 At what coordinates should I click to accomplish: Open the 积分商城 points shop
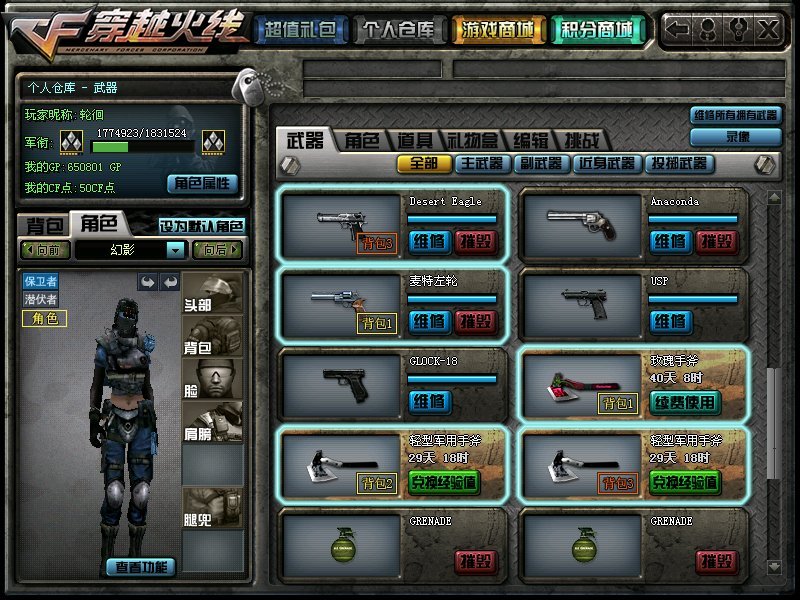(x=597, y=30)
